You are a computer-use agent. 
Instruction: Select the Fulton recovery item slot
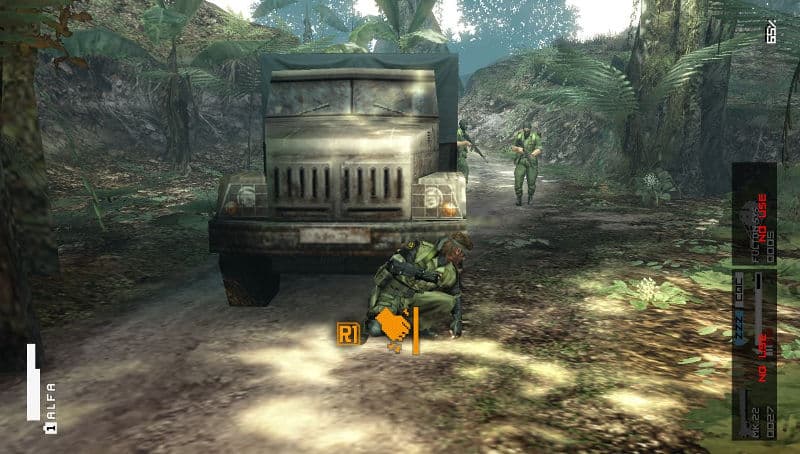pyautogui.click(x=754, y=213)
